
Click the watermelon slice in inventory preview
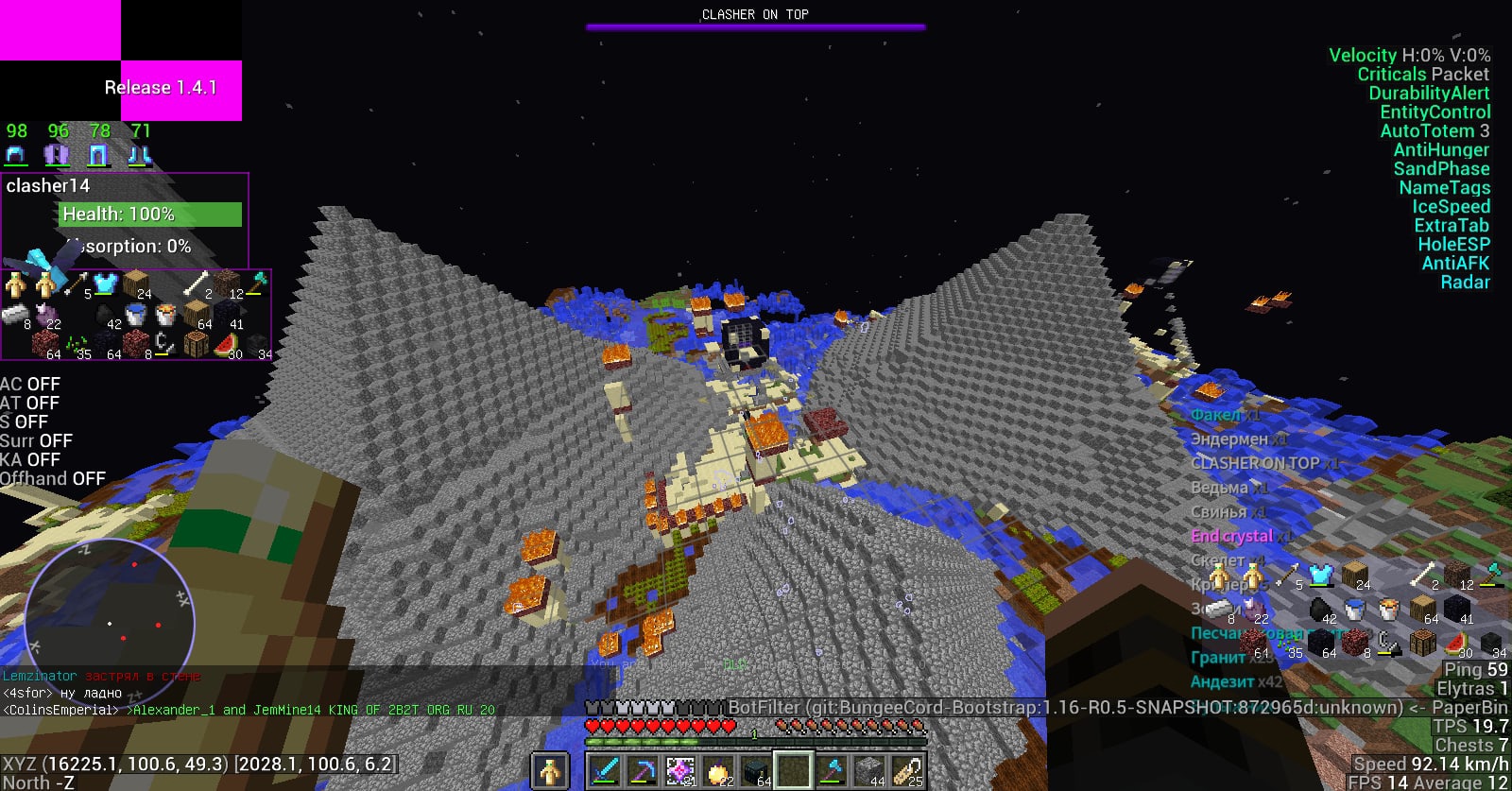pyautogui.click(x=226, y=345)
